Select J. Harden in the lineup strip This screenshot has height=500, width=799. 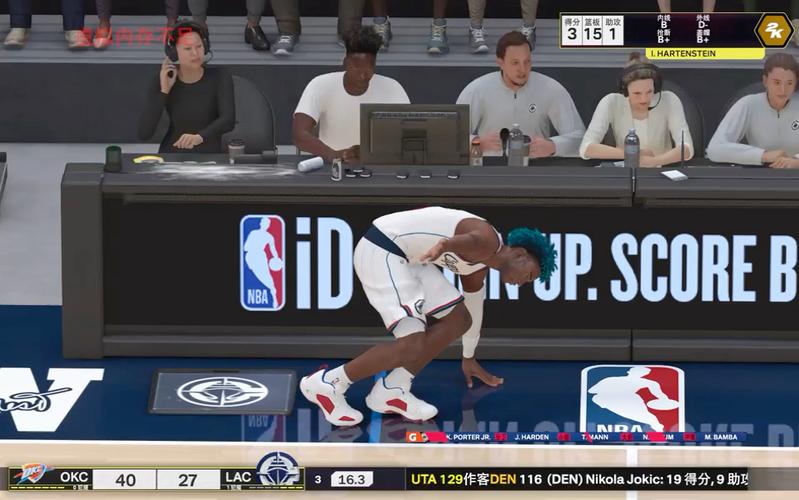[x=534, y=437]
